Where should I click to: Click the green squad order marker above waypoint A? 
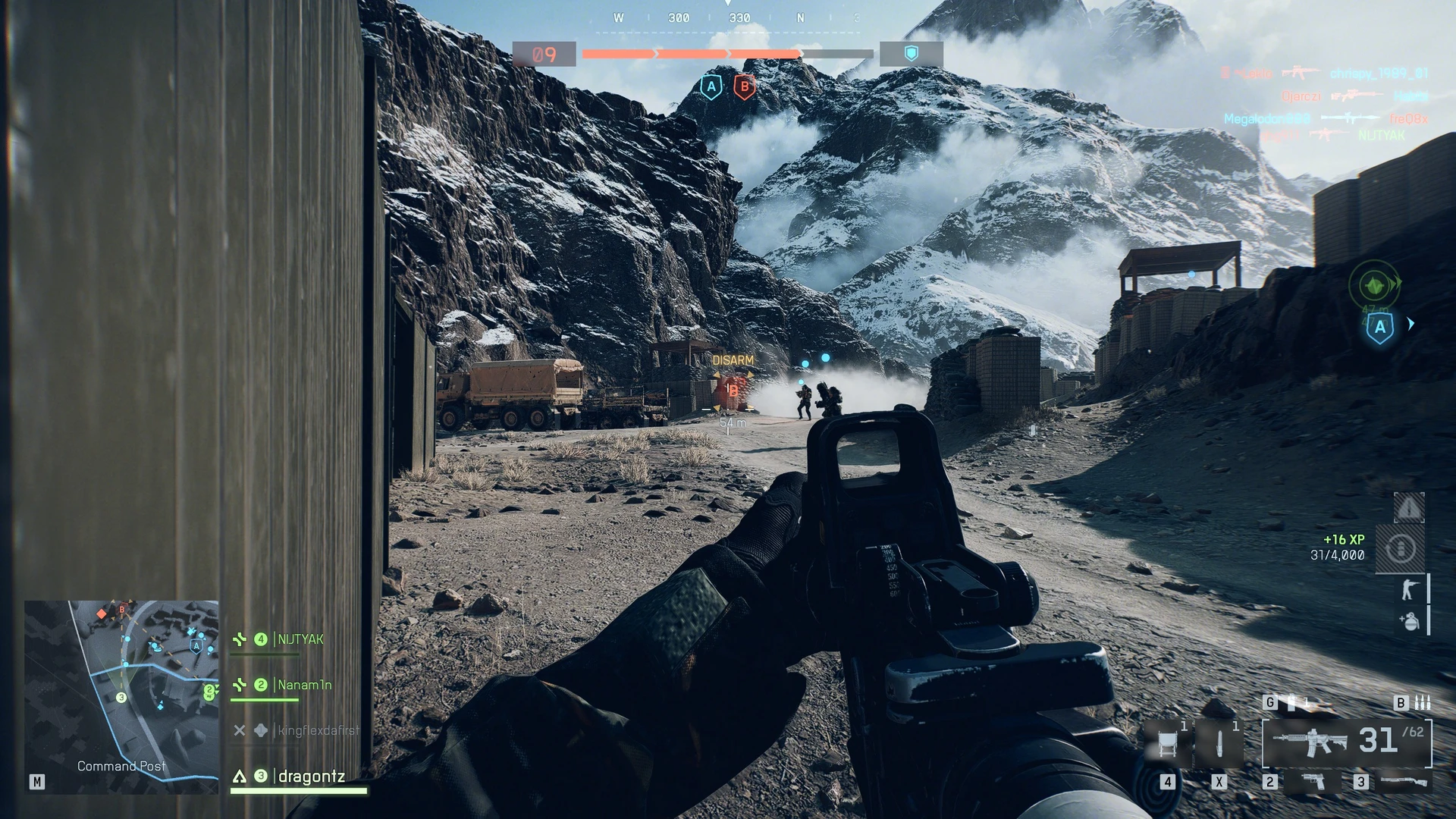point(1373,285)
